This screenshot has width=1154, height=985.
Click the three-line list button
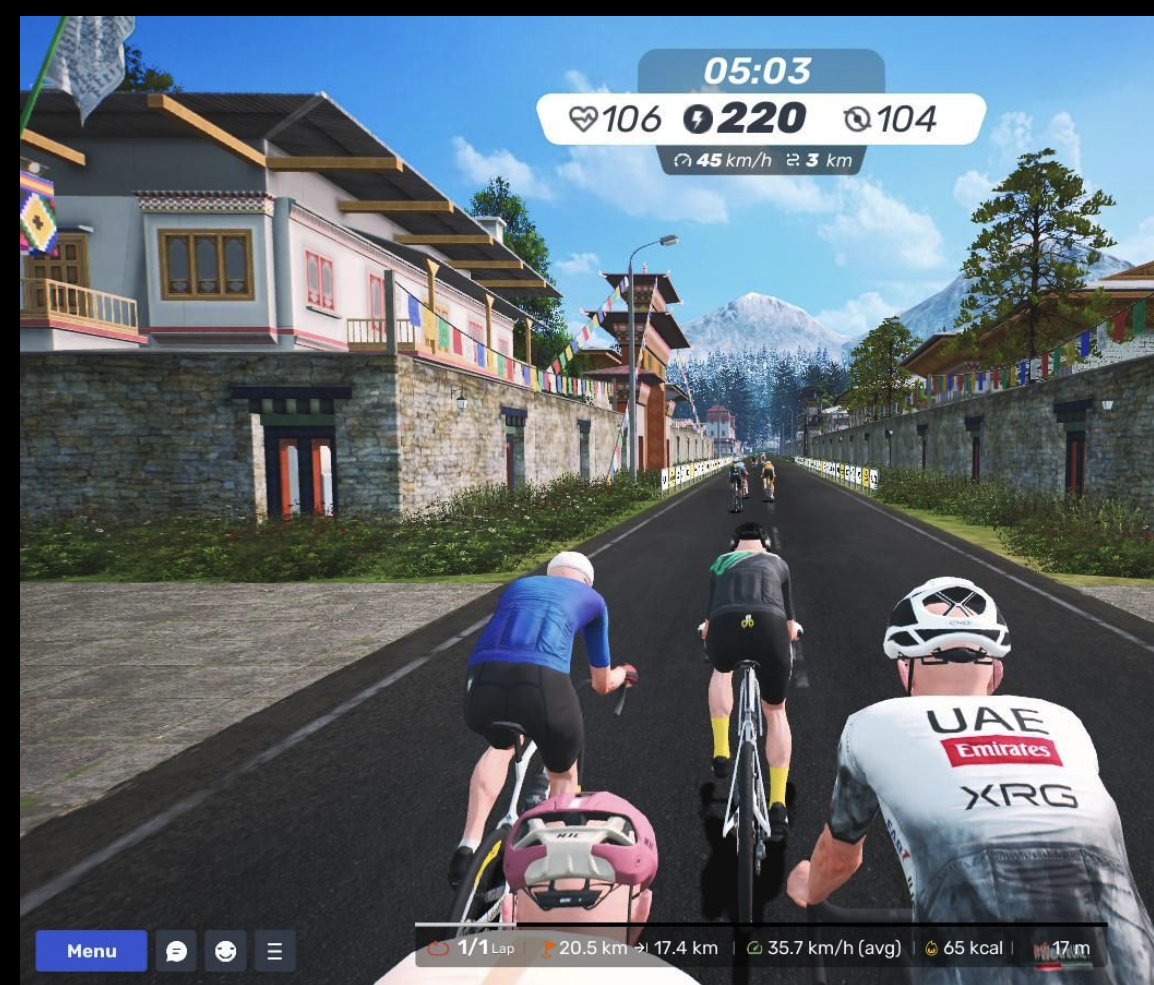(275, 951)
